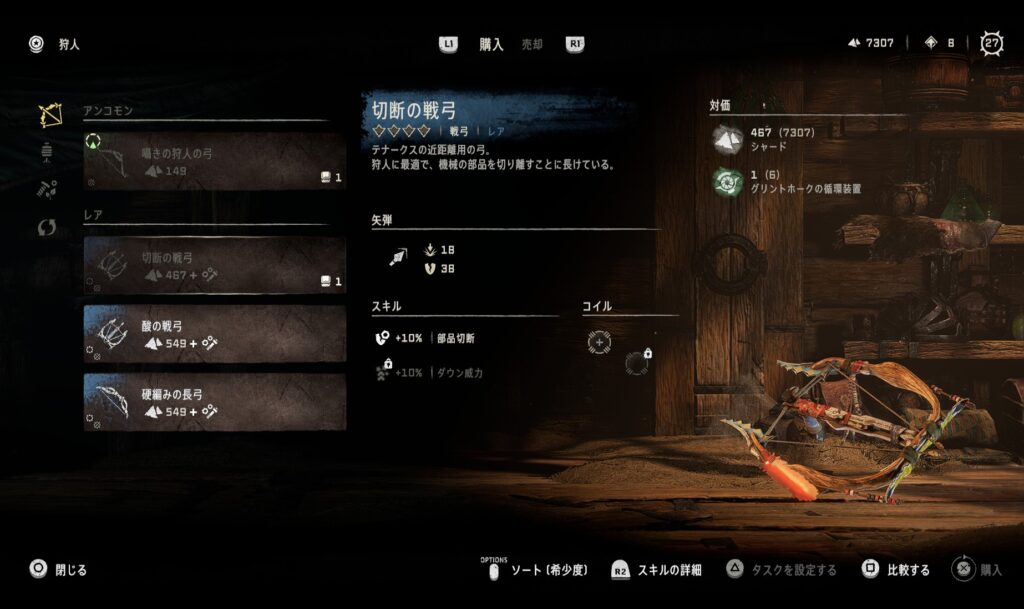This screenshot has width=1024, height=609.
Task: Select the arrow ammo type icon
Action: pos(397,258)
